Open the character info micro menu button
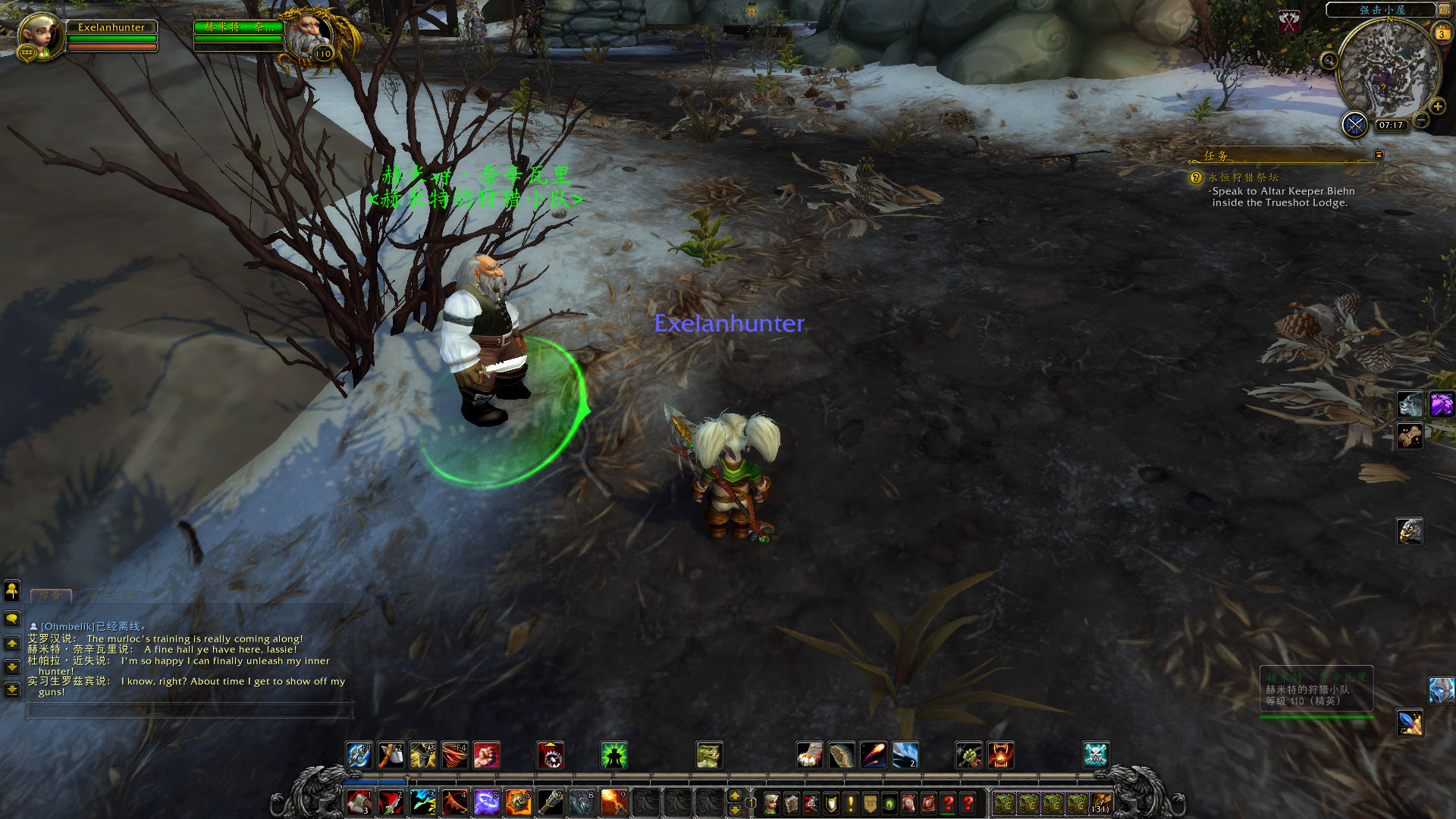Screen dimensions: 1456x819 (x=771, y=803)
